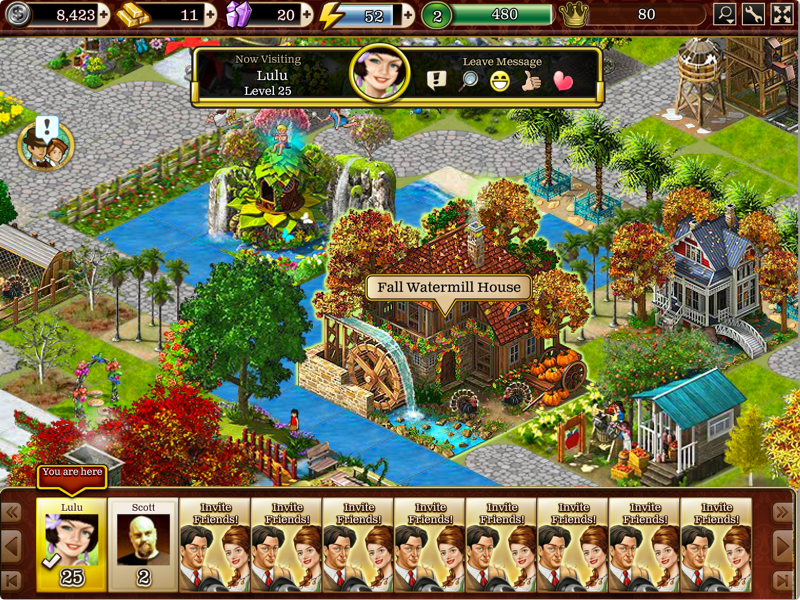
Task: Leave a magnifying glass message
Action: [x=468, y=81]
